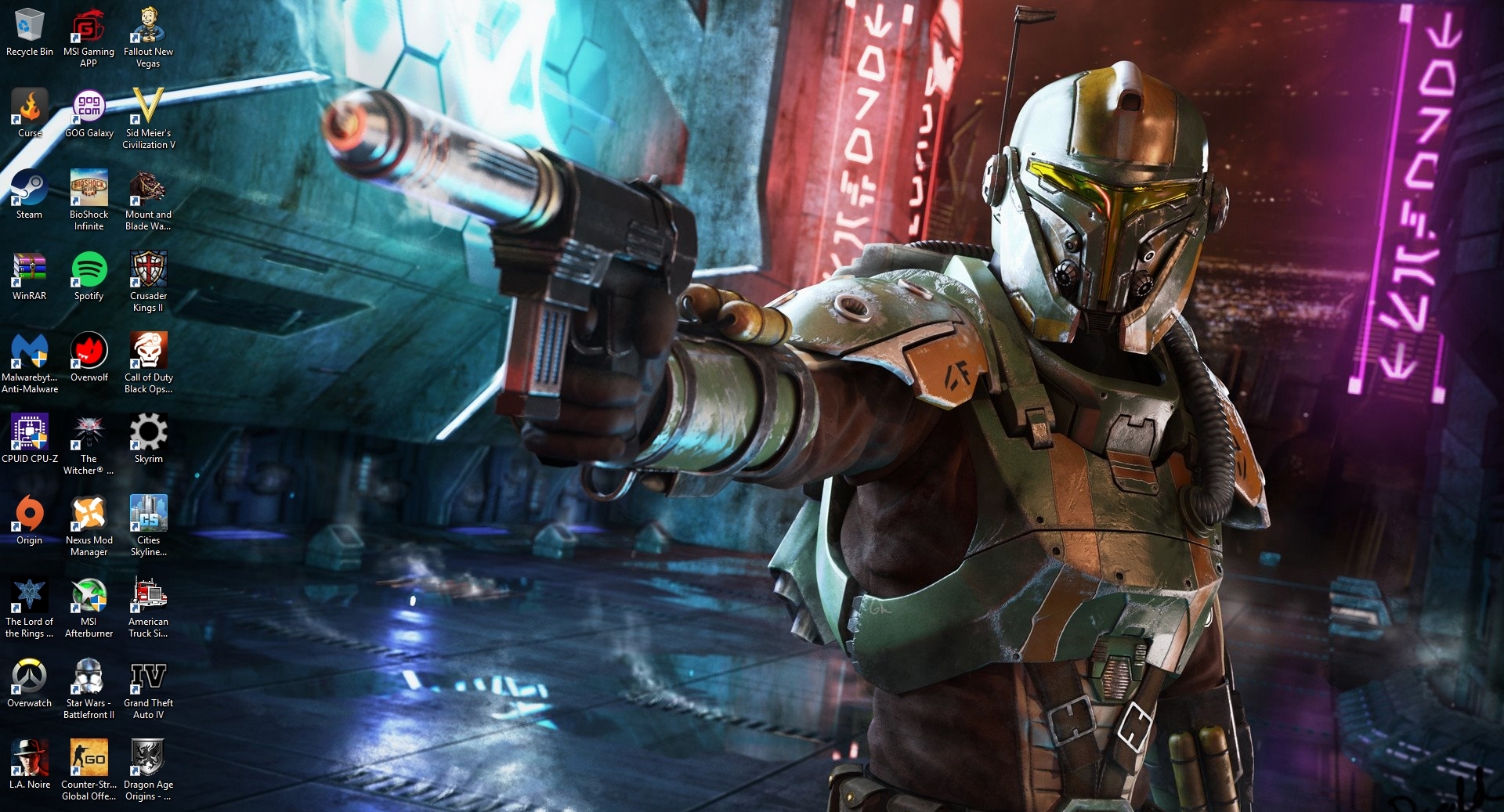Select the Crusader Kings II icon
The width and height of the screenshot is (1504, 812).
click(x=148, y=270)
